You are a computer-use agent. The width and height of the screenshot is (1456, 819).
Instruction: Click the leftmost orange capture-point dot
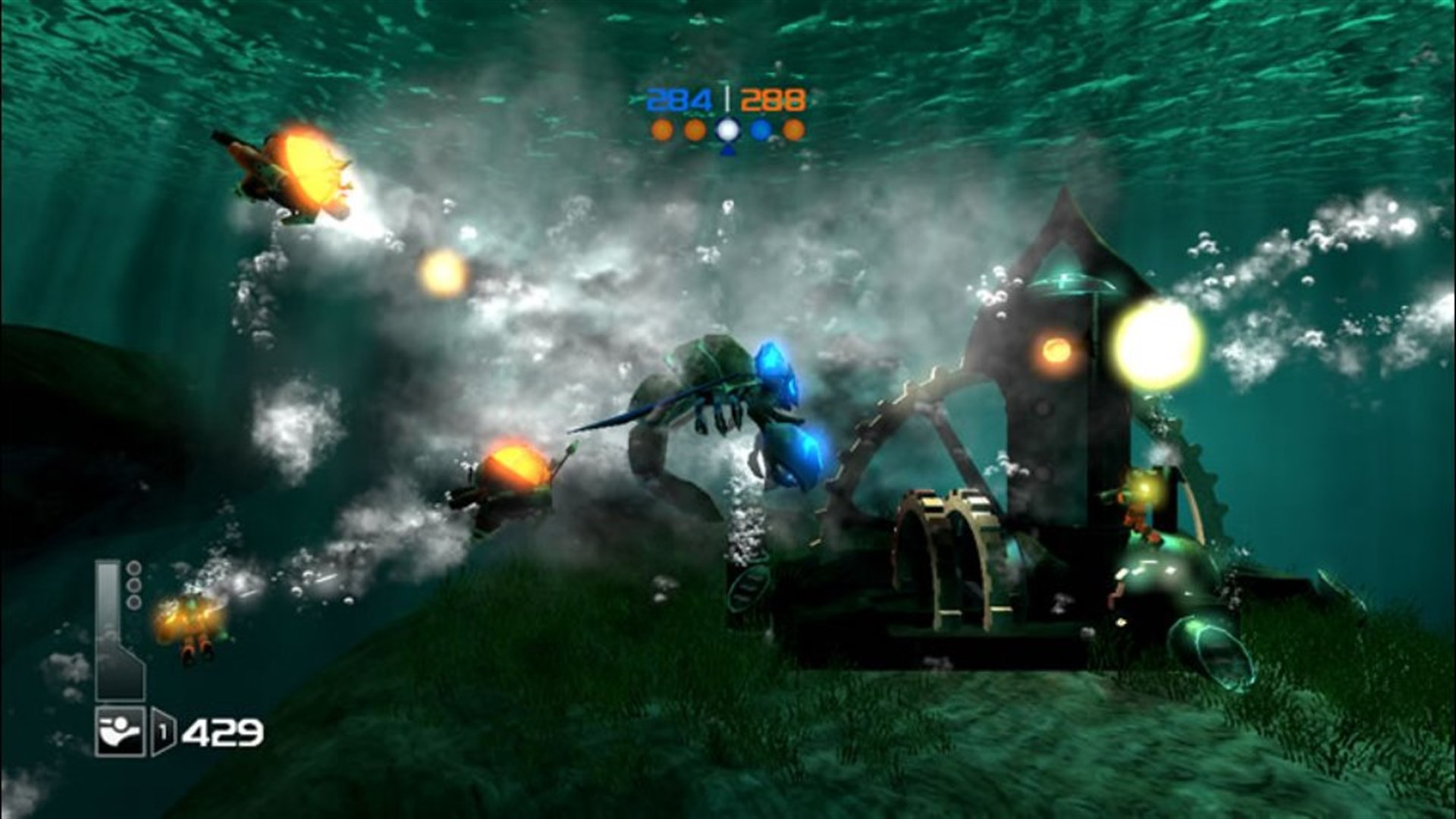pyautogui.click(x=663, y=129)
